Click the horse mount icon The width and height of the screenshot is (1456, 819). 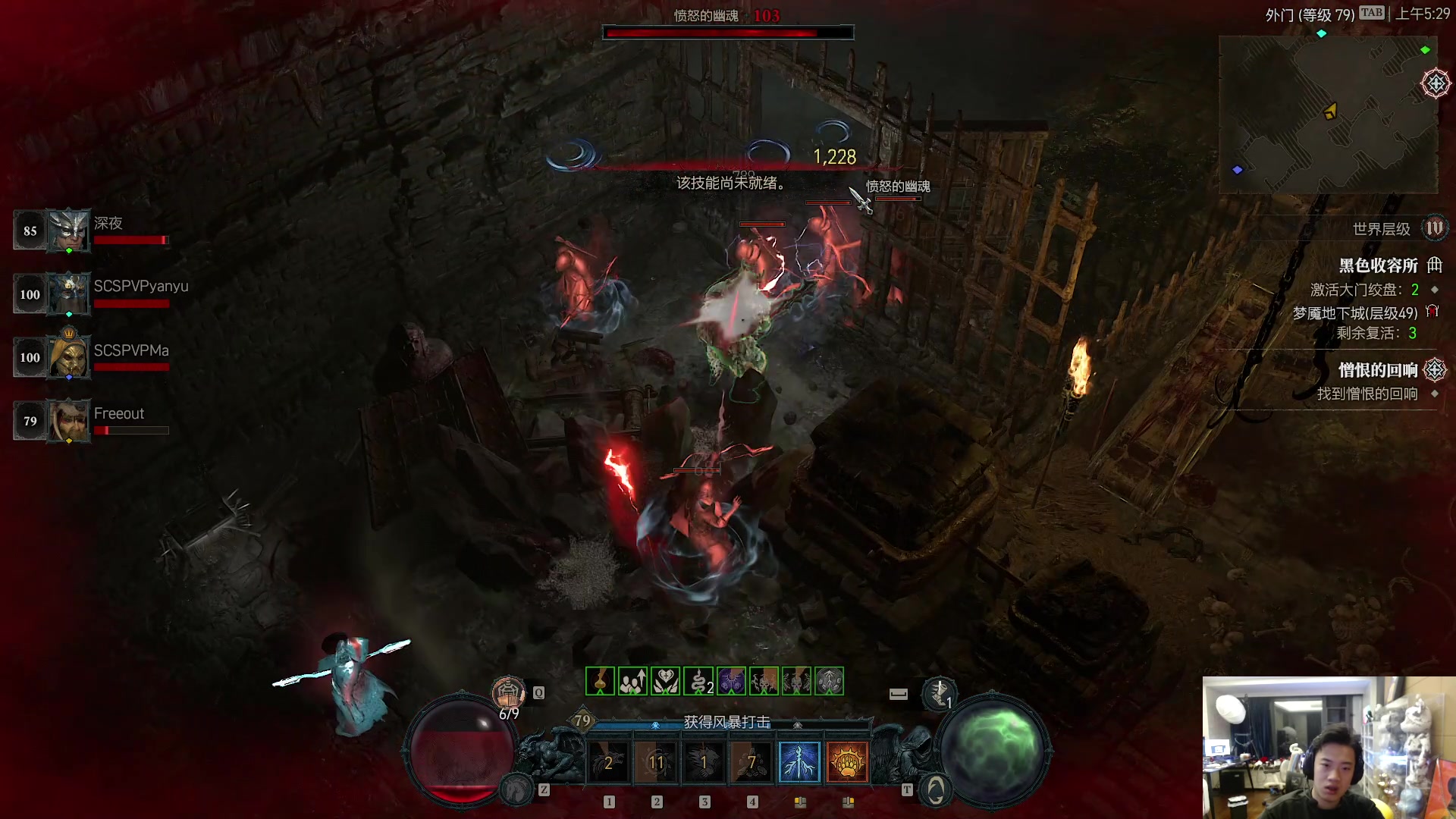(x=517, y=790)
